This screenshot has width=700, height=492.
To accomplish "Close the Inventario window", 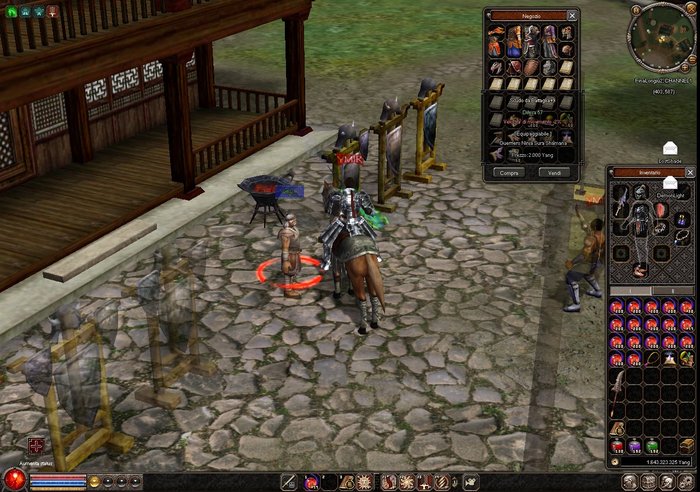I will tap(689, 173).
